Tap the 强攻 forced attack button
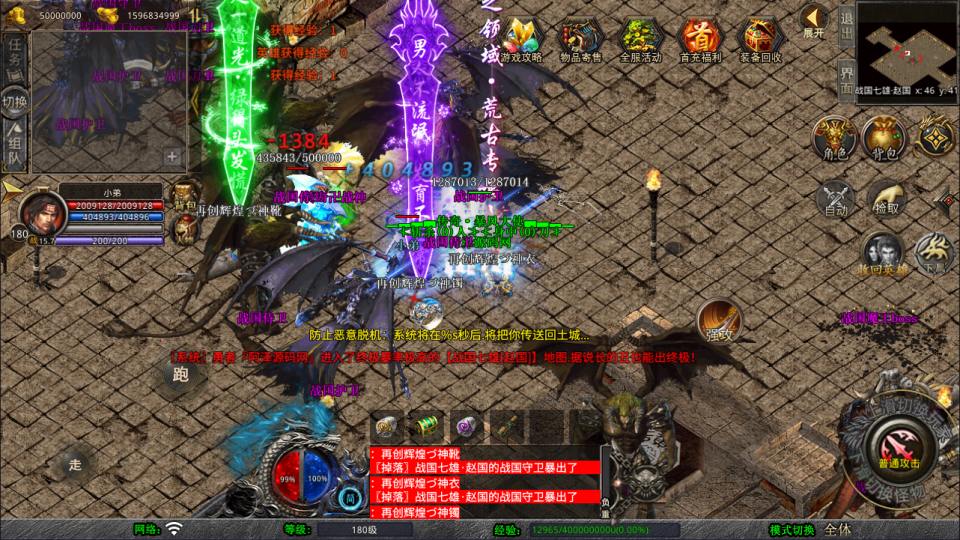This screenshot has height=540, width=960. click(718, 329)
